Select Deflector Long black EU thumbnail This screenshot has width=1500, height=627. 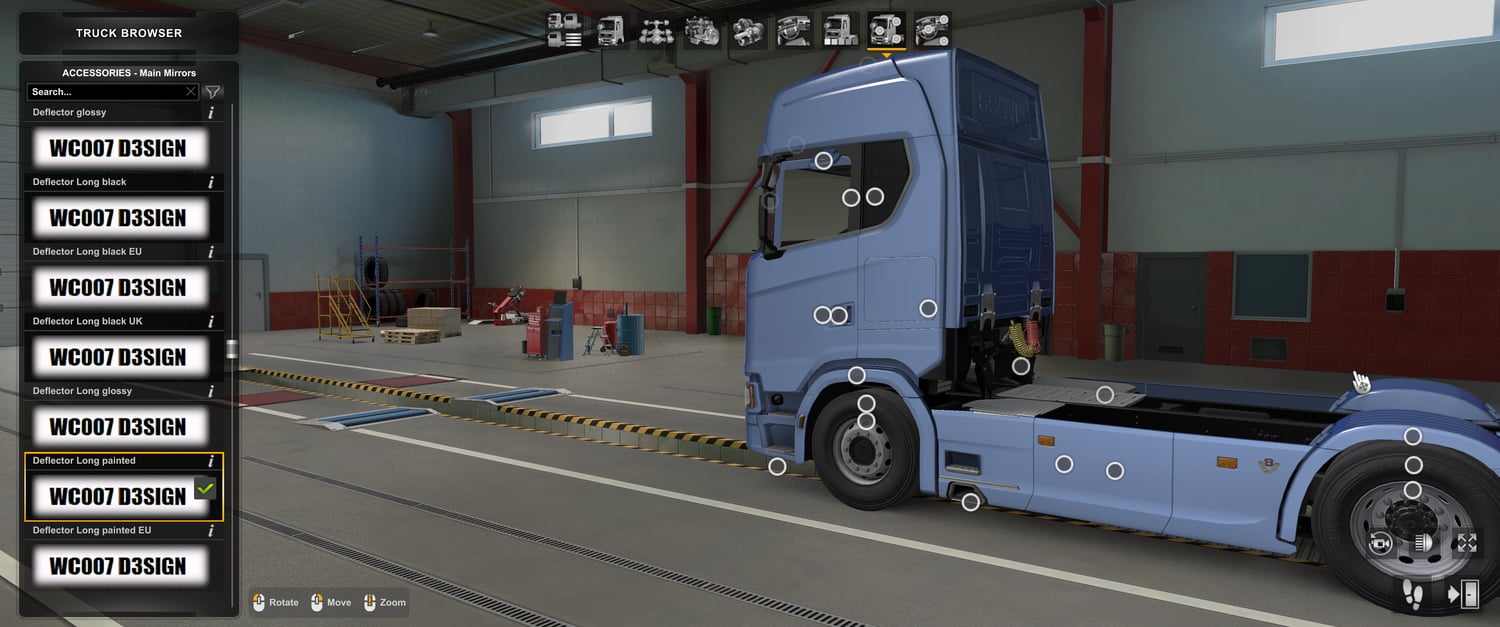click(x=118, y=288)
